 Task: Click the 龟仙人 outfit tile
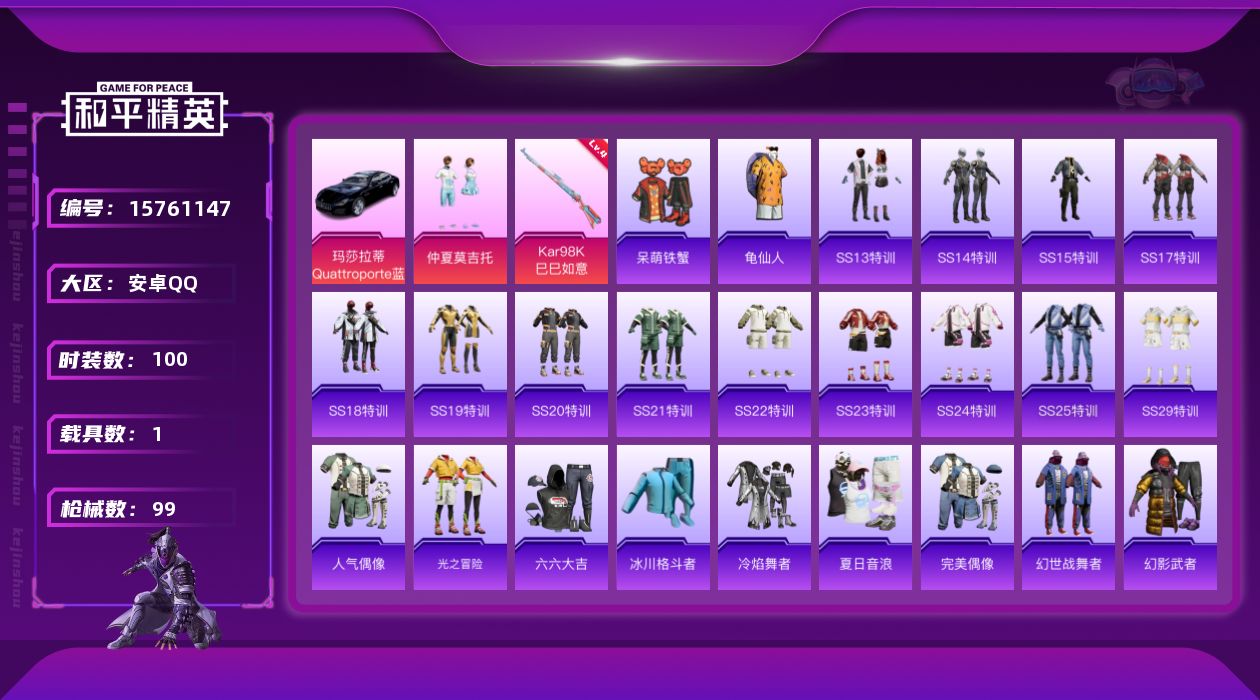[x=764, y=211]
